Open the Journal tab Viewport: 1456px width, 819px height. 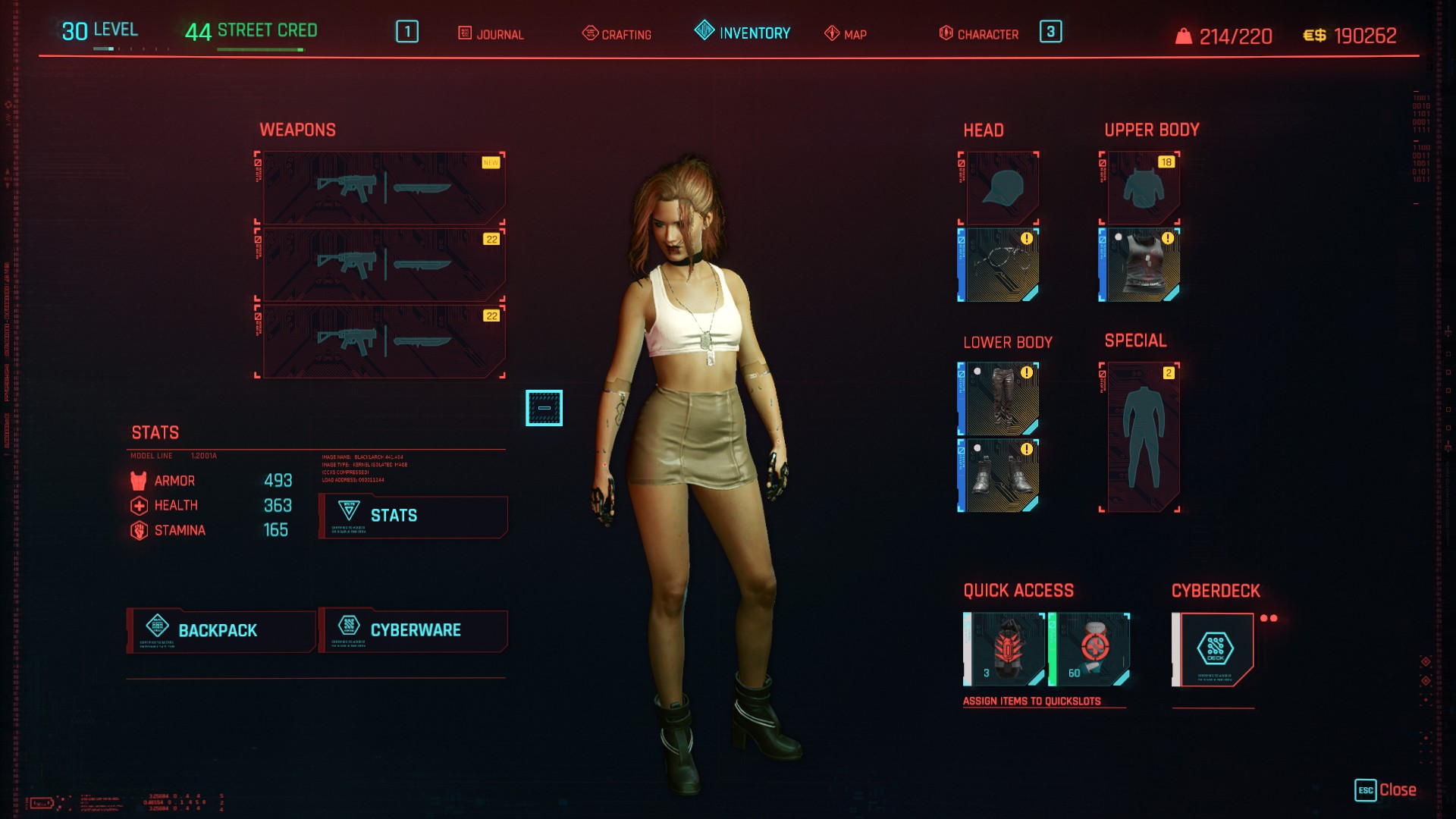(x=491, y=34)
